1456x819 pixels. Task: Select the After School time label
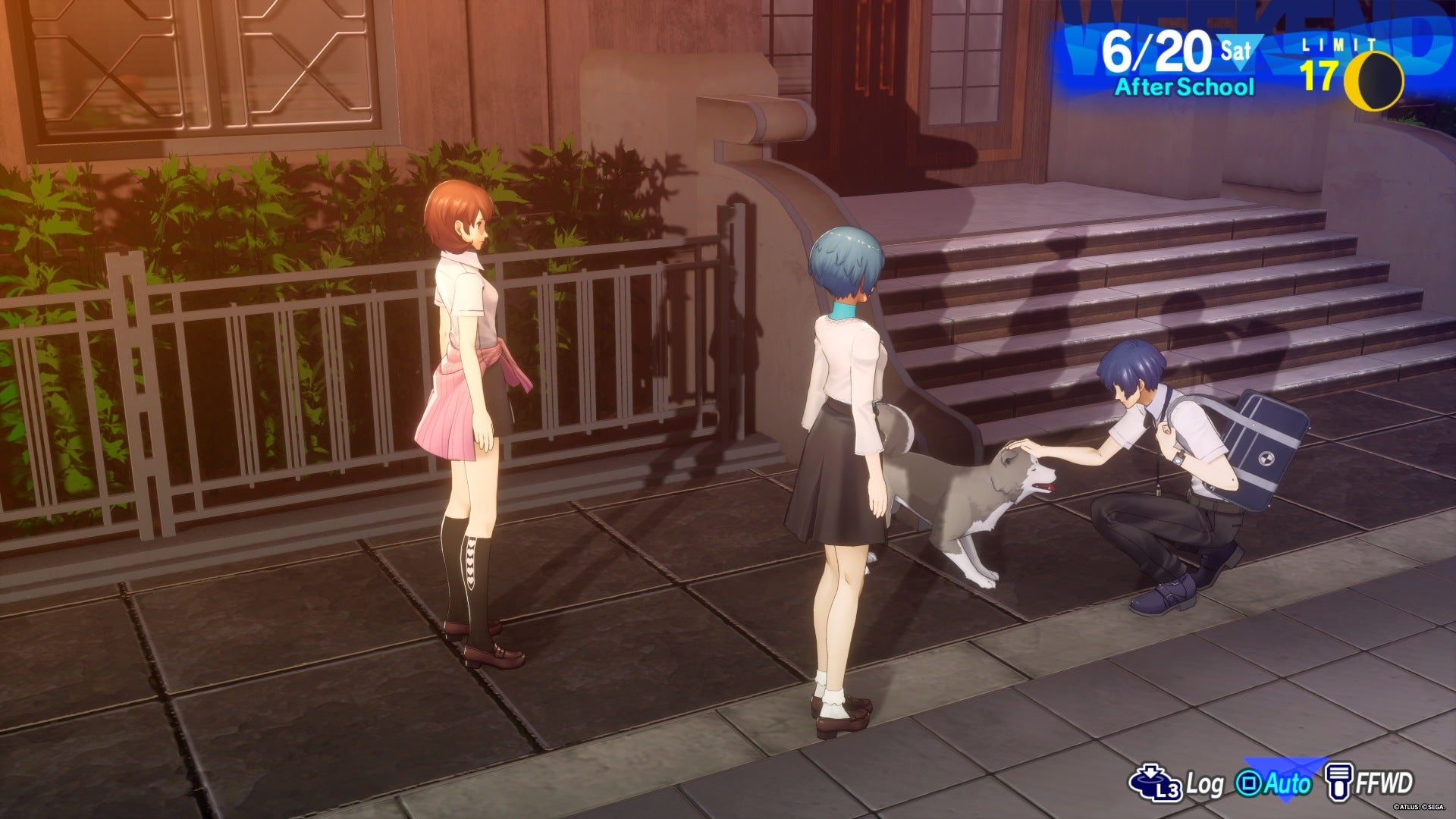click(x=1184, y=86)
